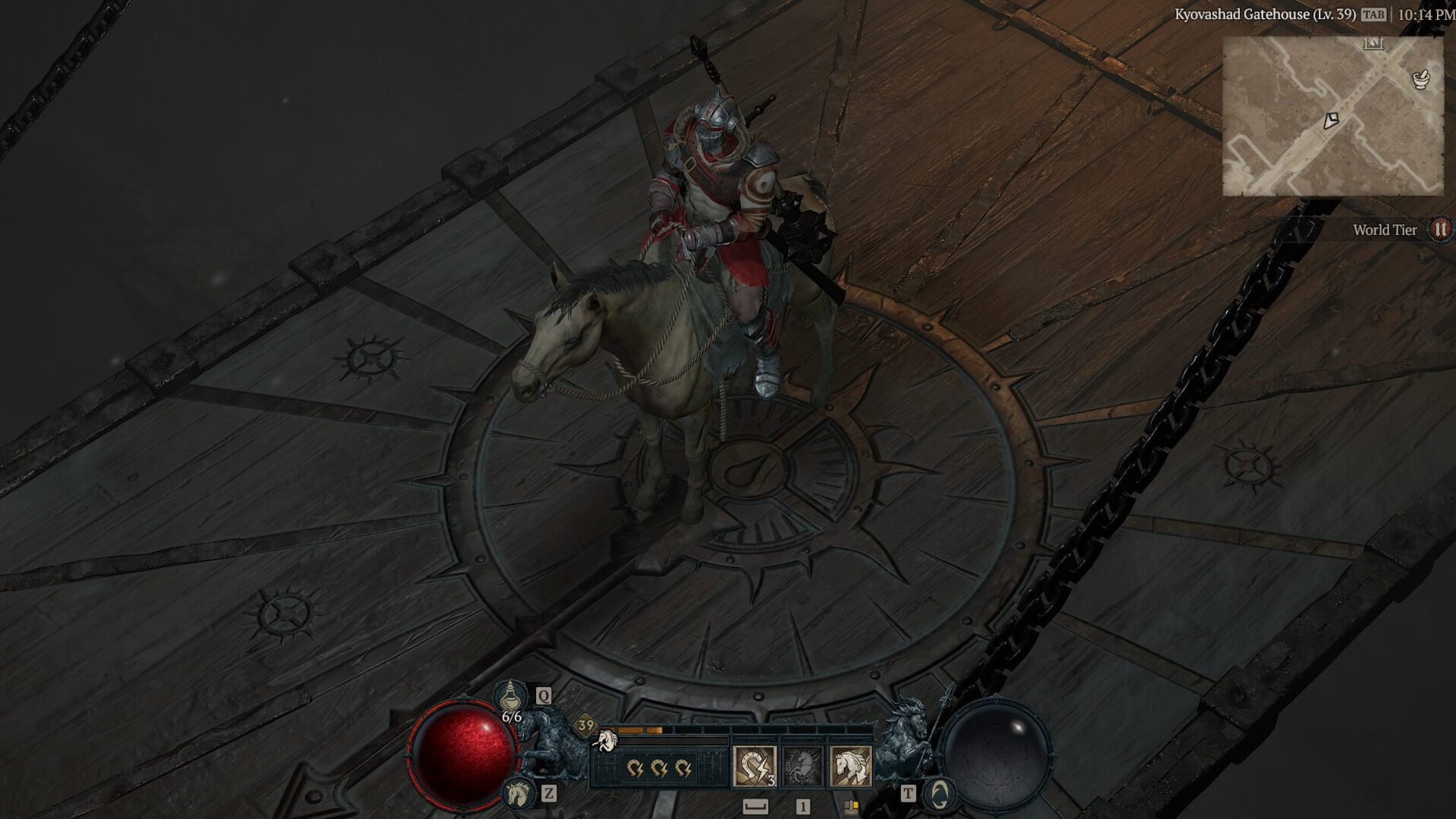Select the greyed-out rearing horse skill
The width and height of the screenshot is (1456, 819).
[802, 766]
